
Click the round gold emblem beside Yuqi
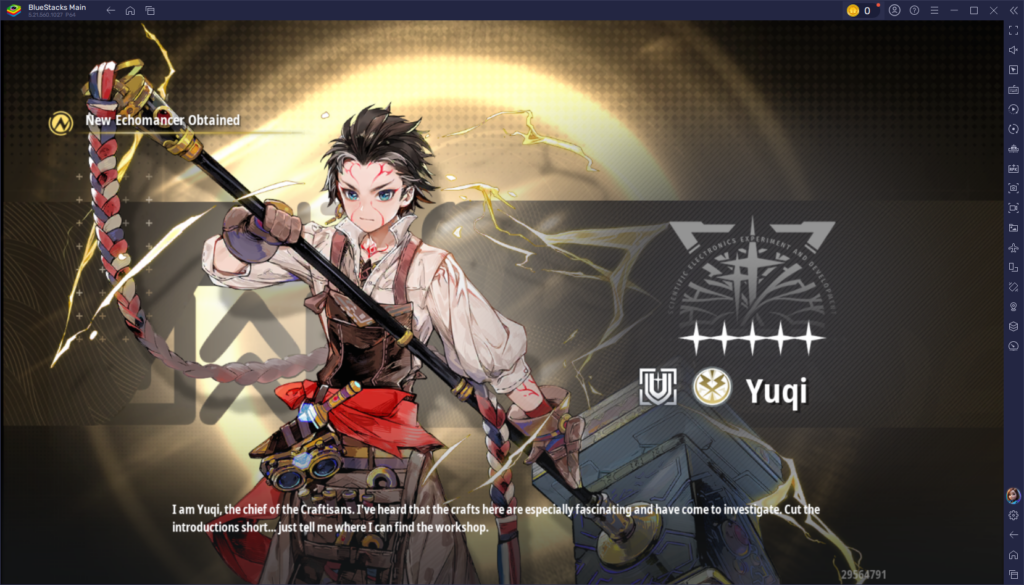tap(712, 388)
